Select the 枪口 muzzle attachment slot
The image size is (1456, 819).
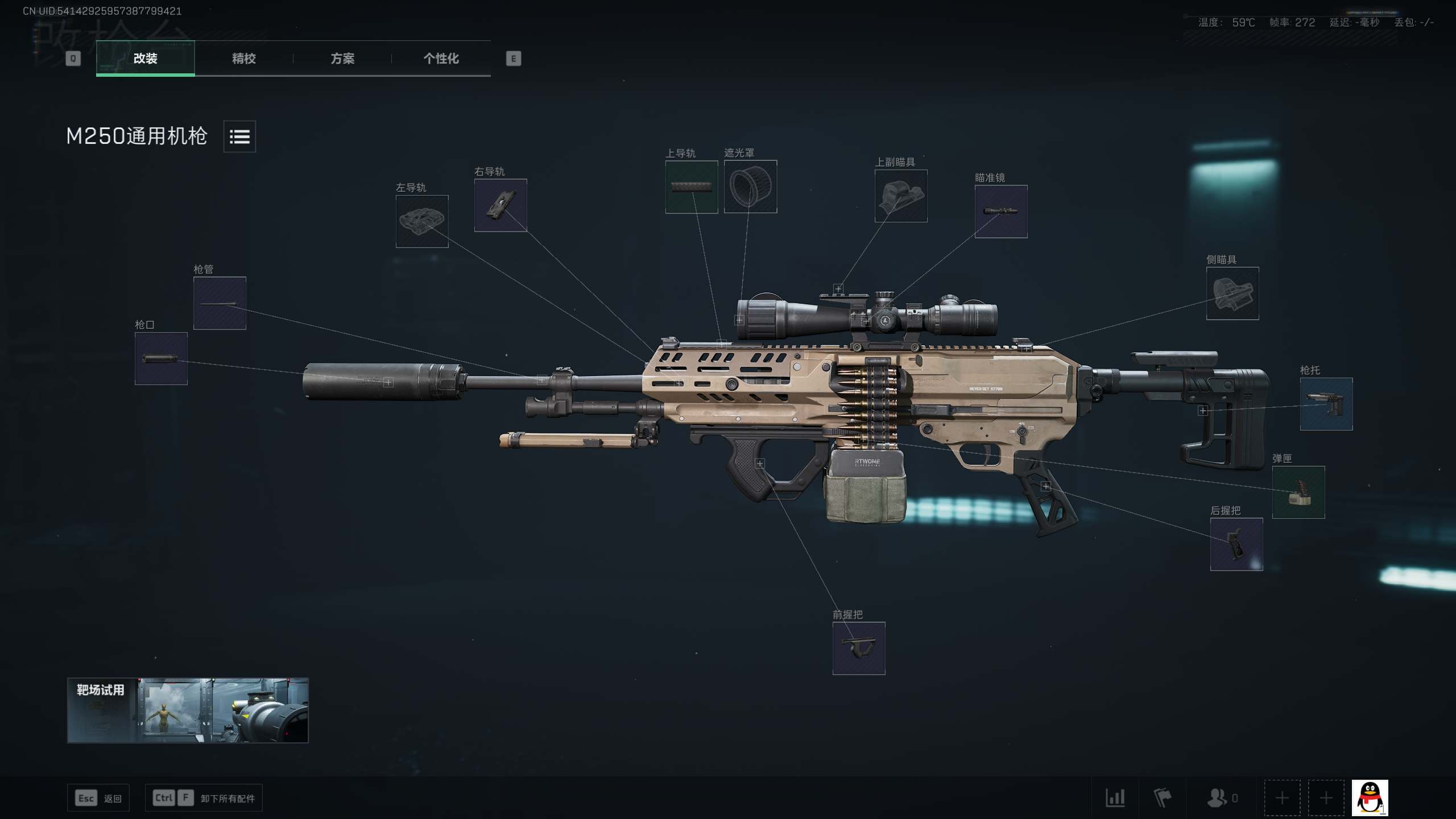point(161,359)
